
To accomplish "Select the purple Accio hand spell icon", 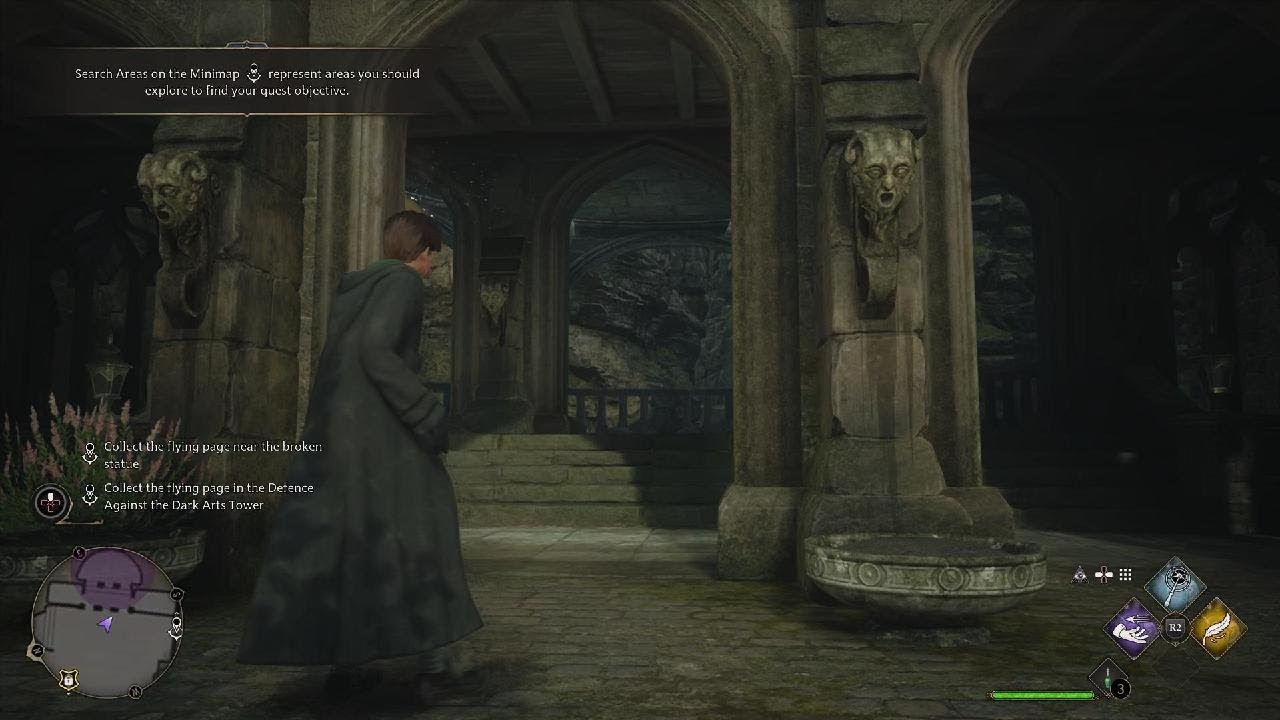I will click(x=1131, y=630).
